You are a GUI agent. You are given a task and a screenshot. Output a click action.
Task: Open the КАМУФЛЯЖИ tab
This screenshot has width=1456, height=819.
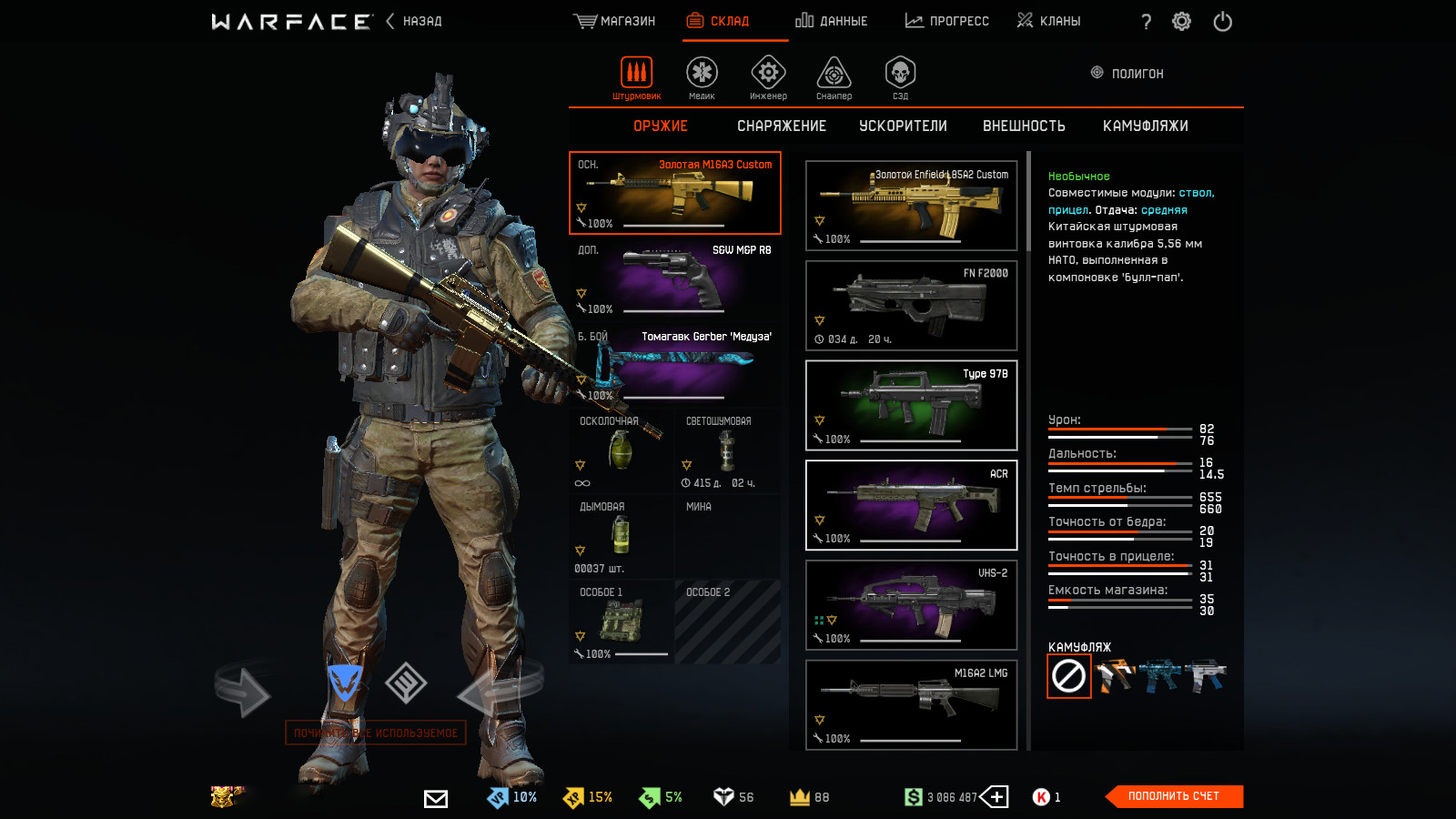1145,126
